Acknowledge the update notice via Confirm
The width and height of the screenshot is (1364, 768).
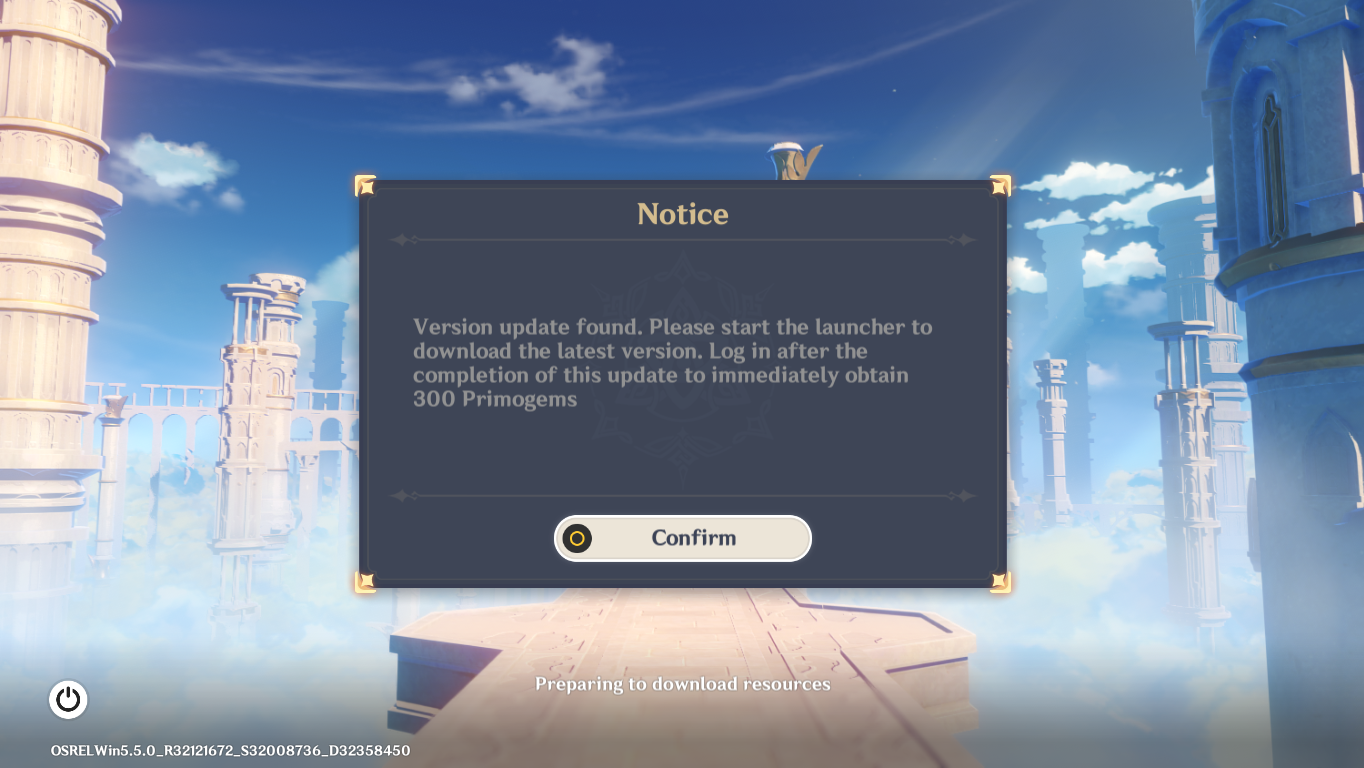(683, 538)
